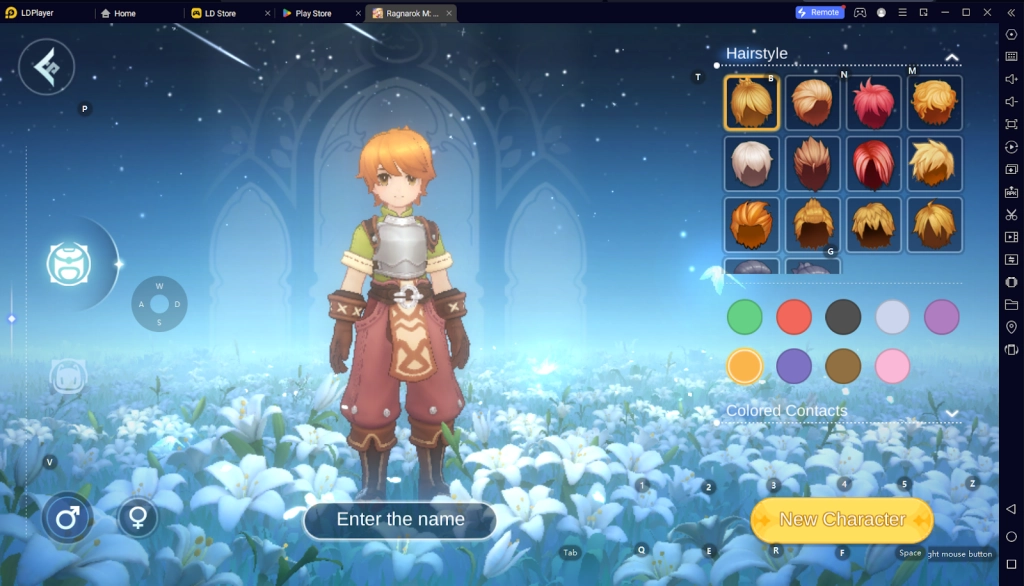
Task: Expand the Colored Contacts section
Action: 951,412
